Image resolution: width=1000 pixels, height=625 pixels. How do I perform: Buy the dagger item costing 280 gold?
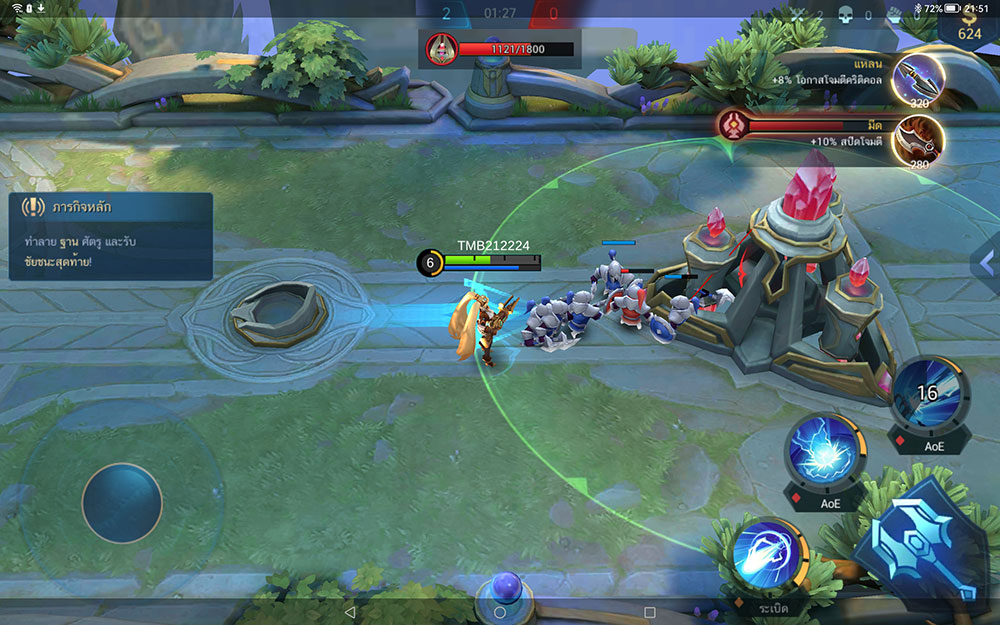[x=918, y=140]
